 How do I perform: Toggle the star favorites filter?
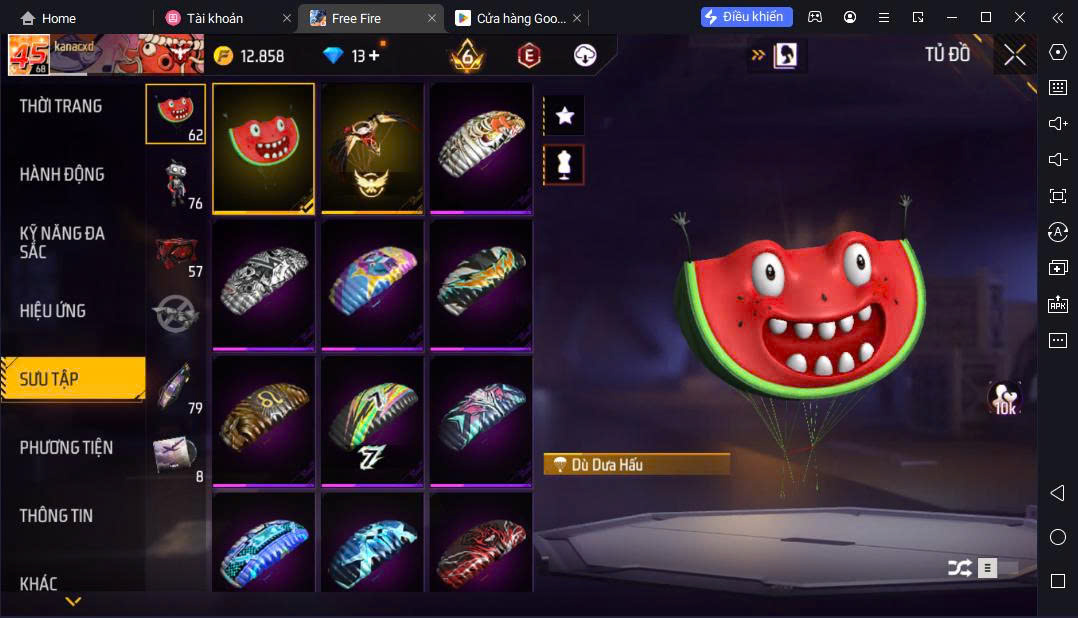pyautogui.click(x=564, y=116)
